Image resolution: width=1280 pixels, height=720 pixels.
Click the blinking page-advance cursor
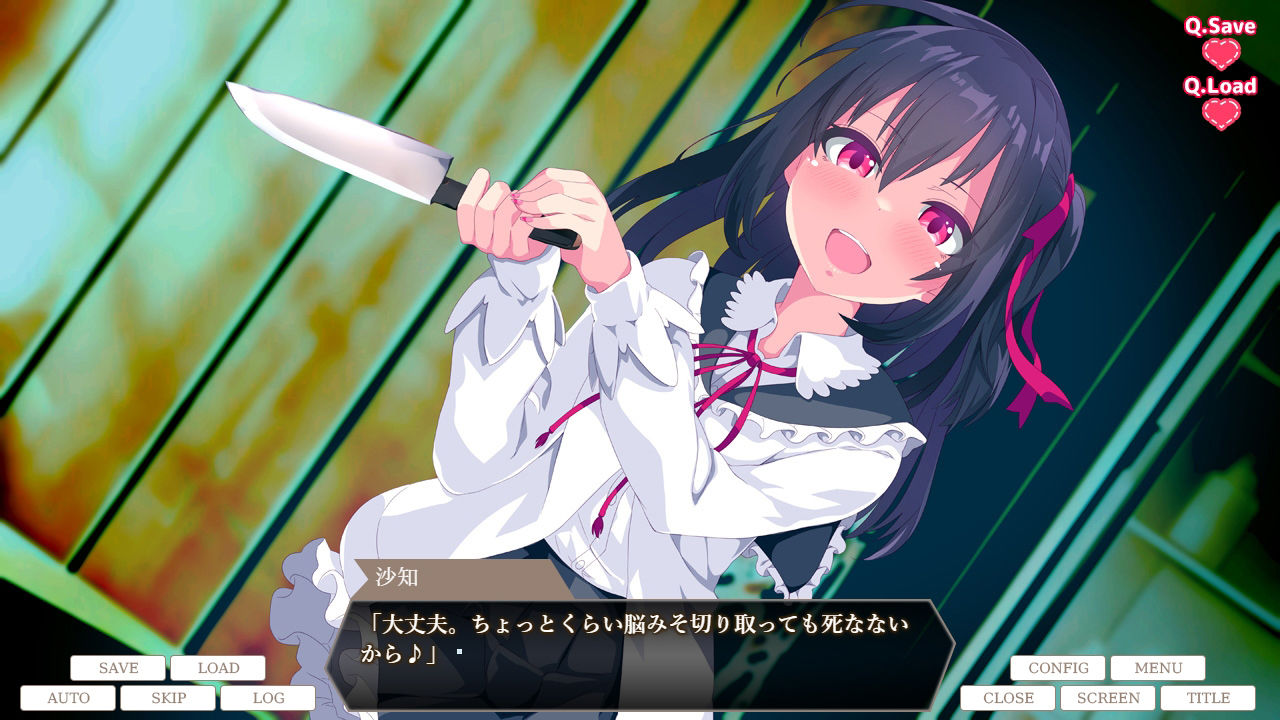tap(457, 650)
